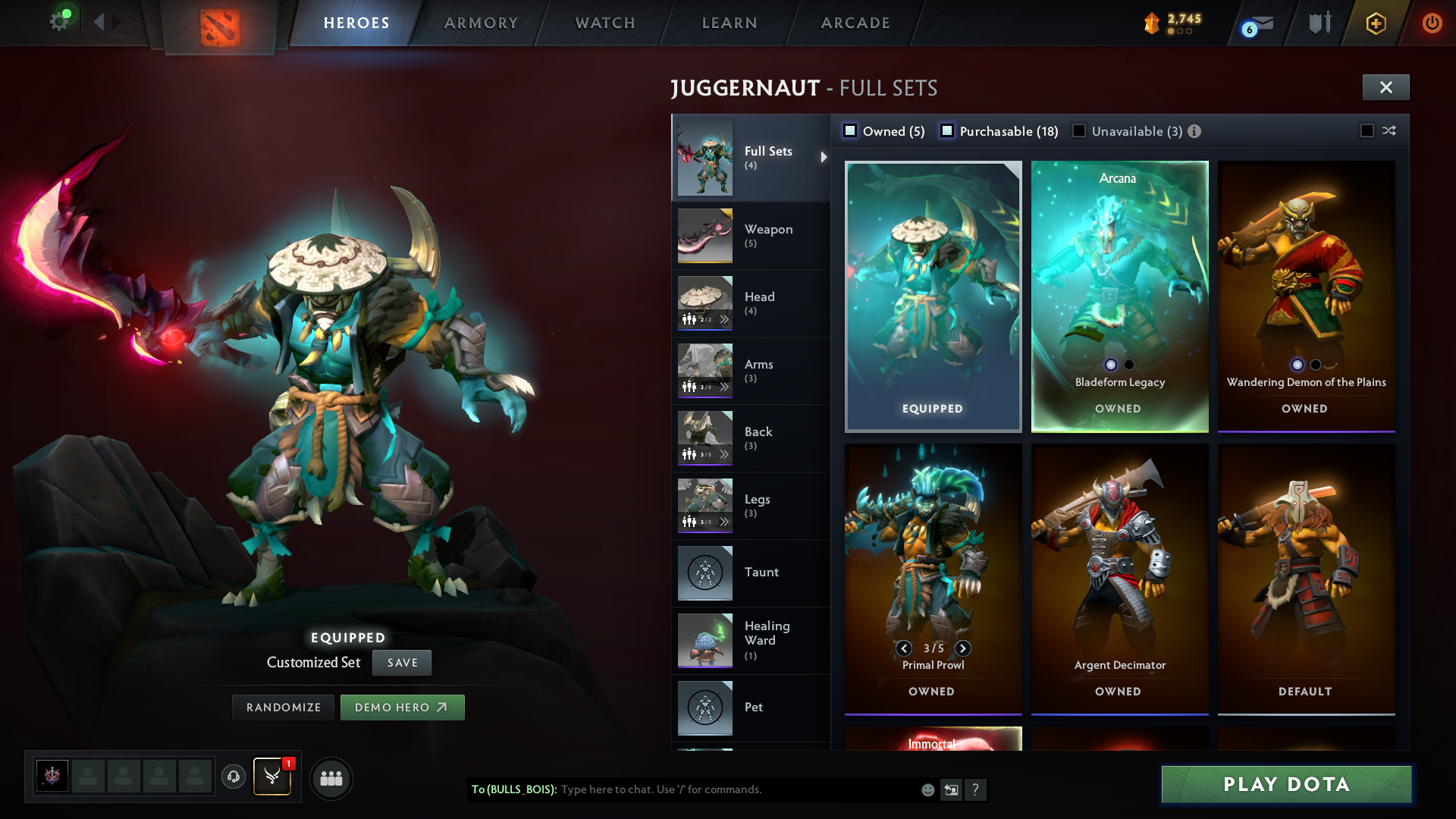This screenshot has height=819, width=1456.
Task: Toggle the Purchasable filter checkbox
Action: (947, 131)
